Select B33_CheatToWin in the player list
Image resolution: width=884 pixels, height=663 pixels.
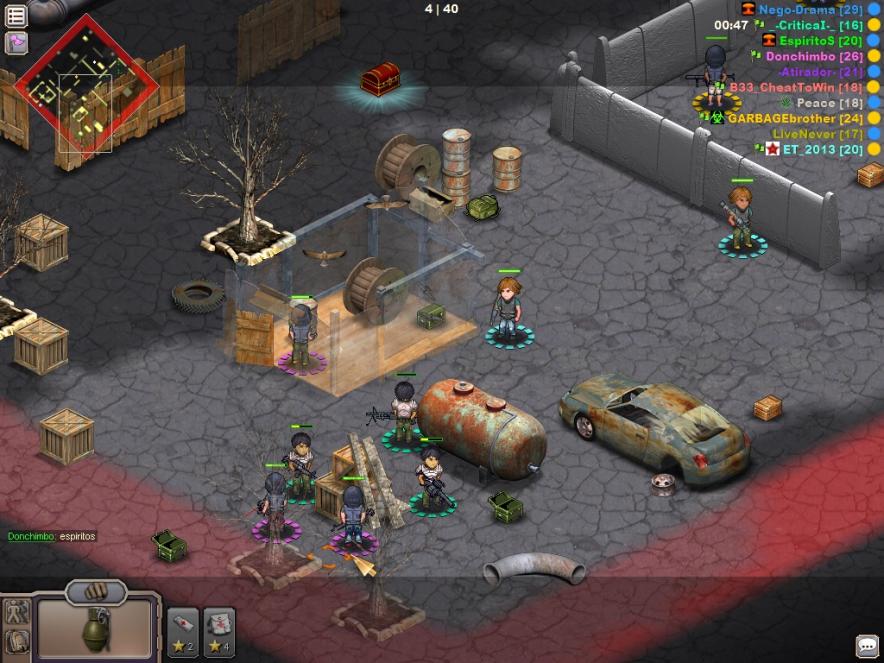pos(795,87)
